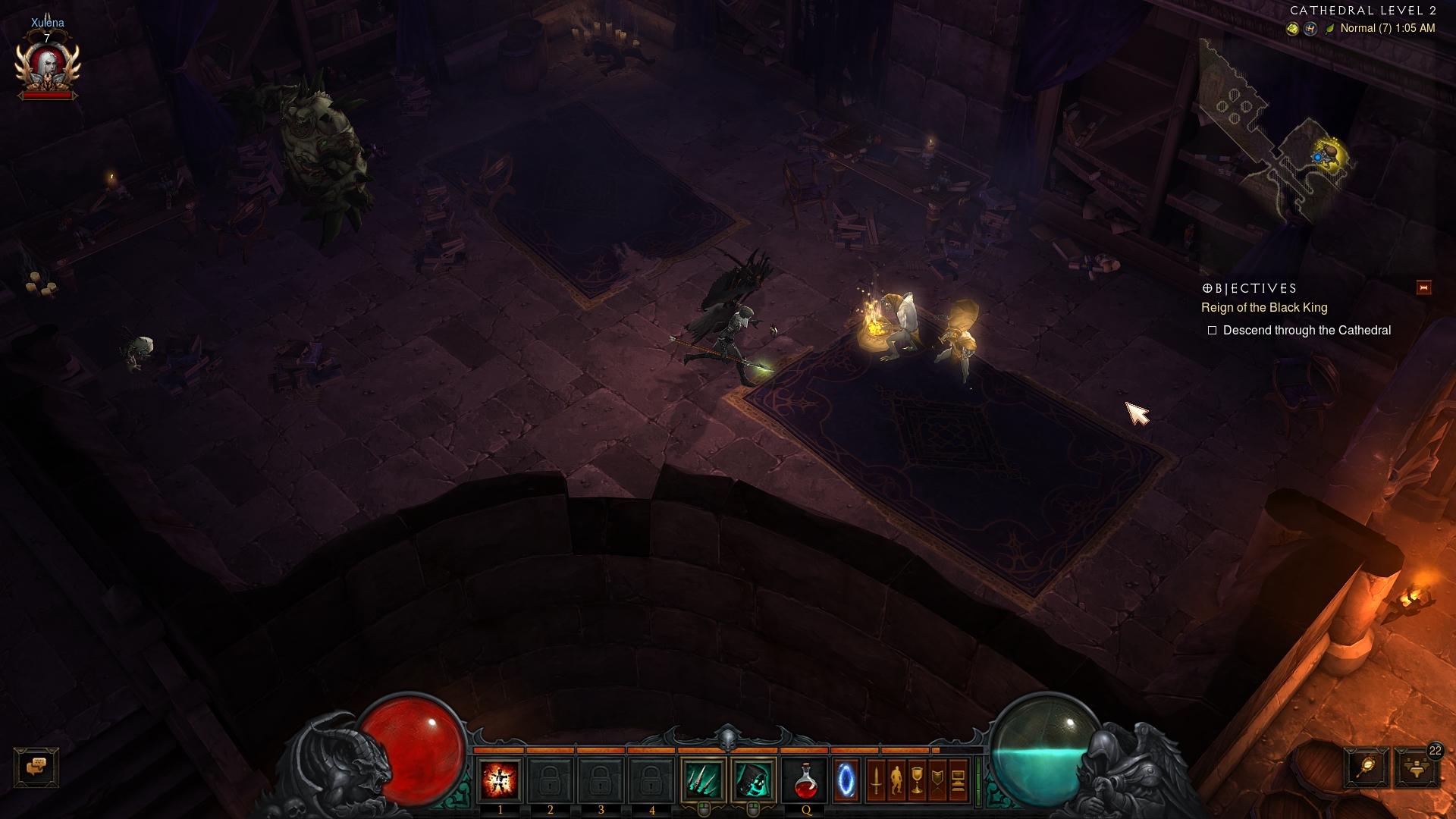This screenshot has width=1456, height=819.
Task: Collapse the Objectives tracker
Action: coord(1423,287)
